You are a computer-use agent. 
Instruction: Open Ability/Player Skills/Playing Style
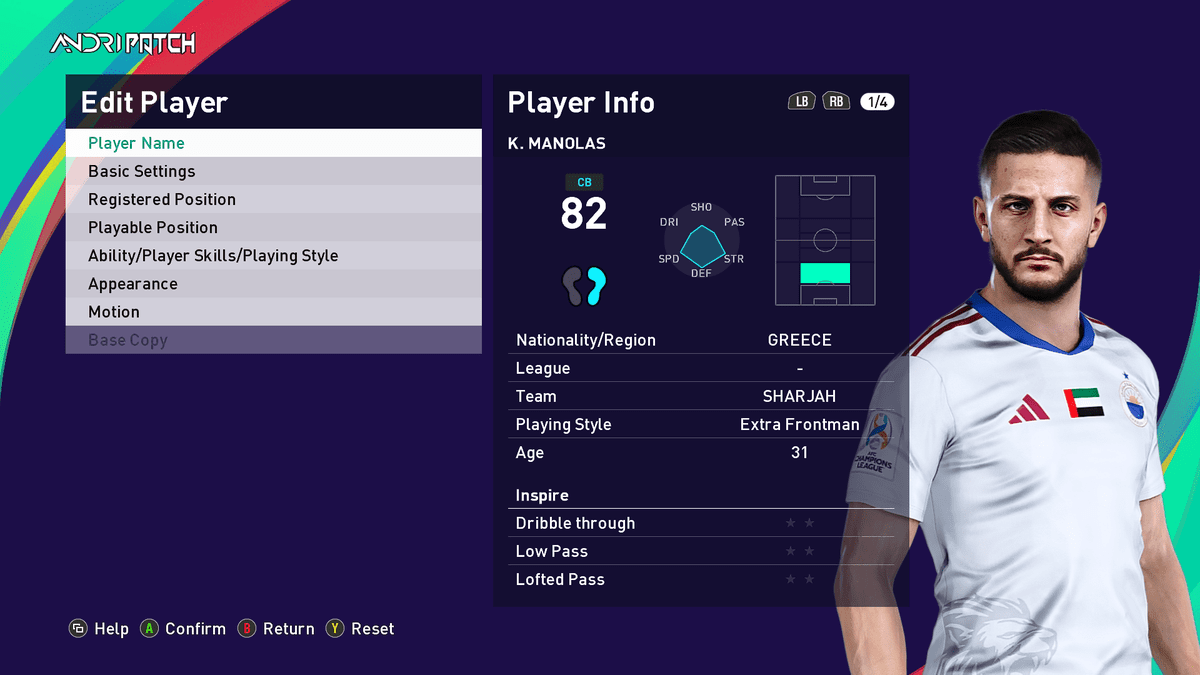click(x=273, y=255)
